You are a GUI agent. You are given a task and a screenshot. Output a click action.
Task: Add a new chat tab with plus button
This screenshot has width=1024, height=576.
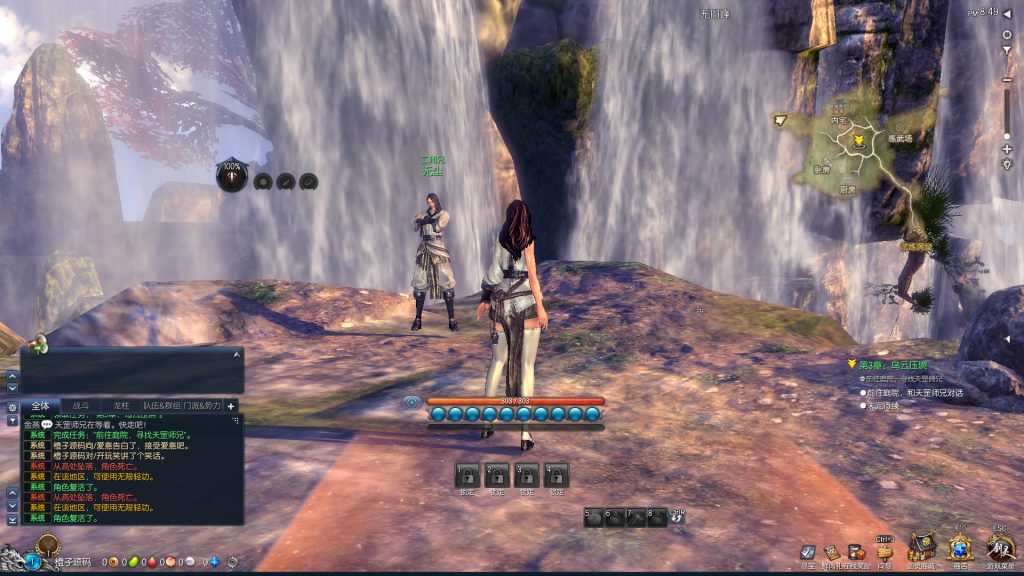point(231,406)
